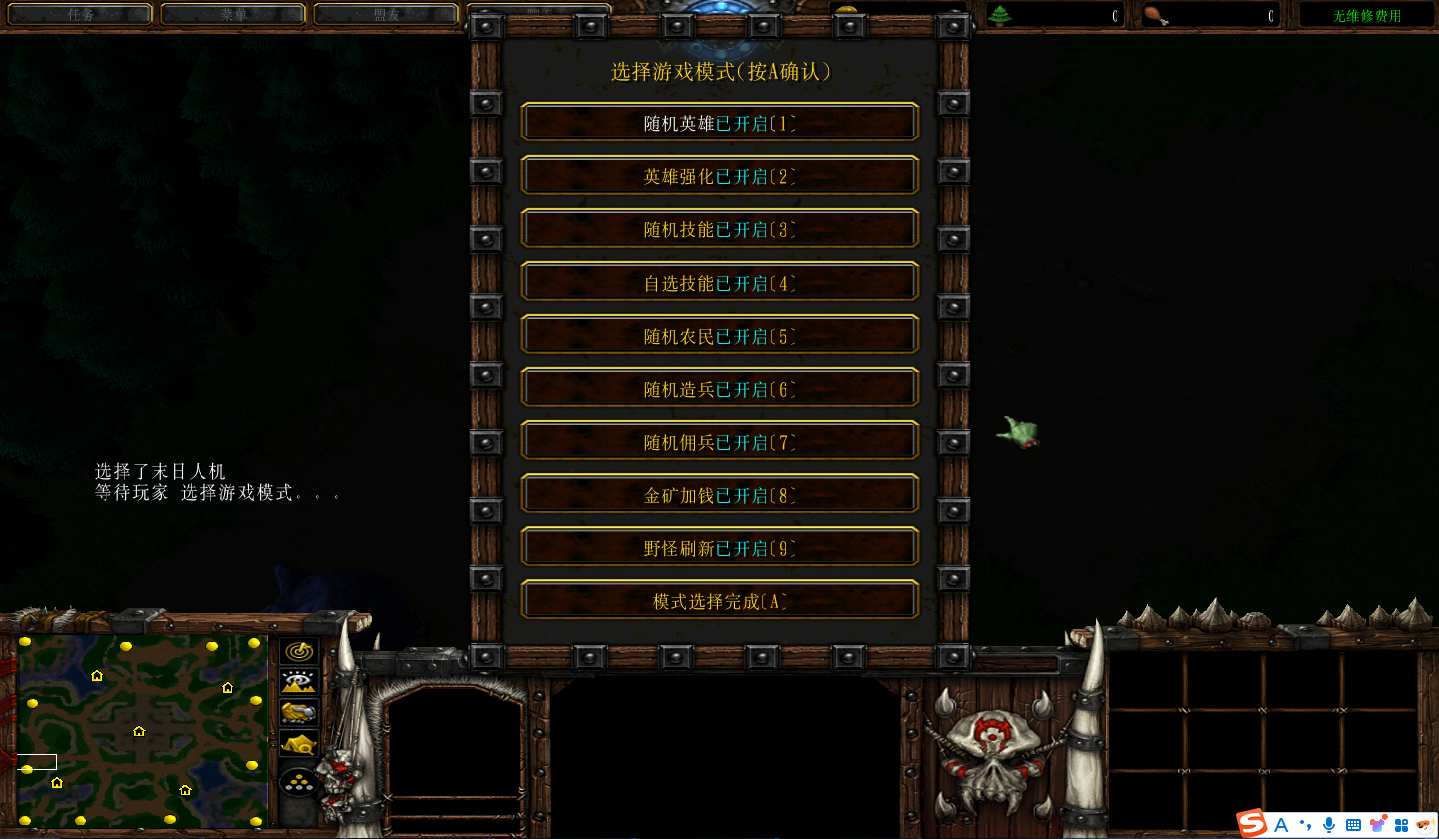Open the Sogou soft keyboard icon
This screenshot has height=839, width=1439.
1353,824
